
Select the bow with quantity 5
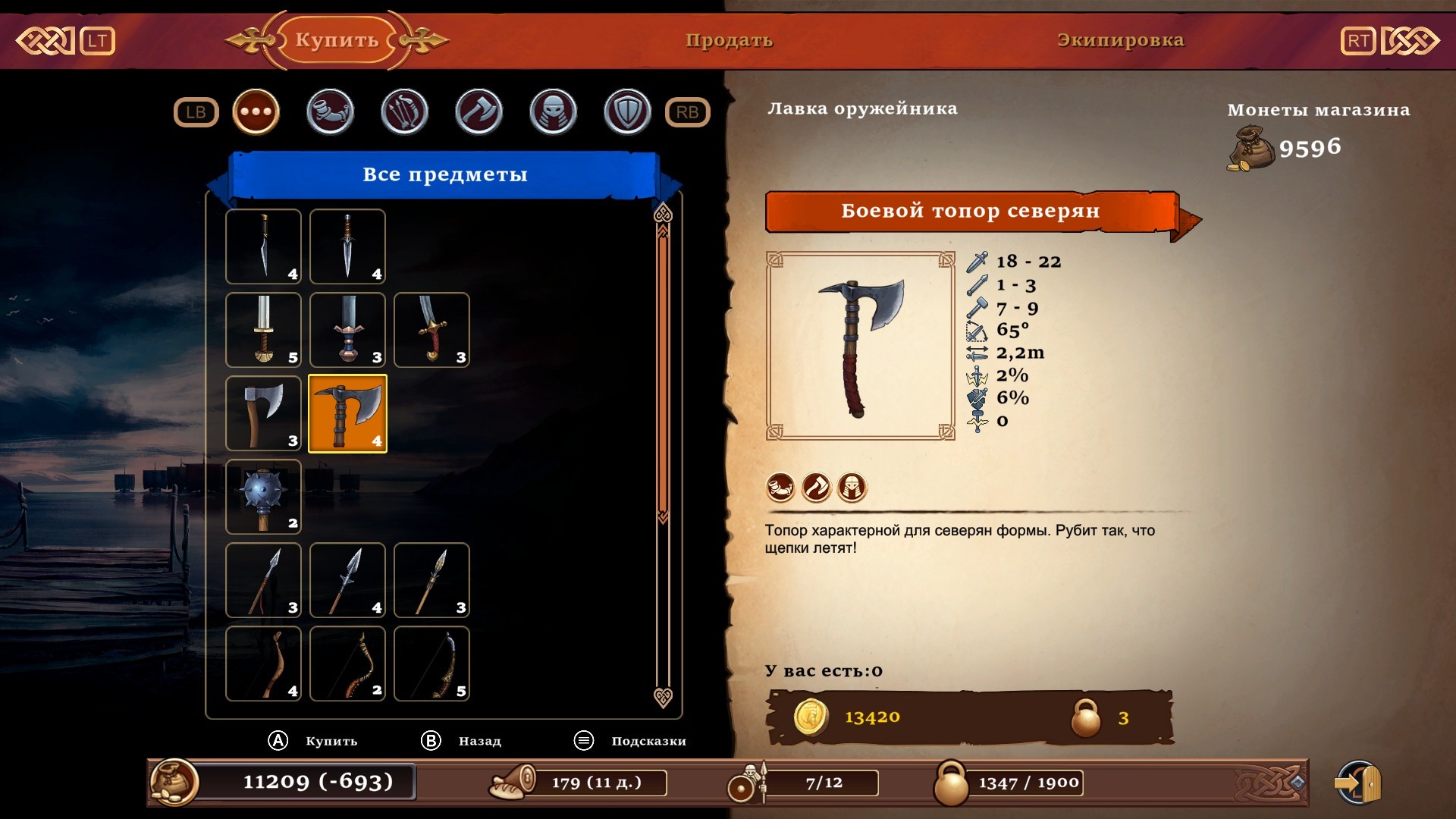[431, 664]
